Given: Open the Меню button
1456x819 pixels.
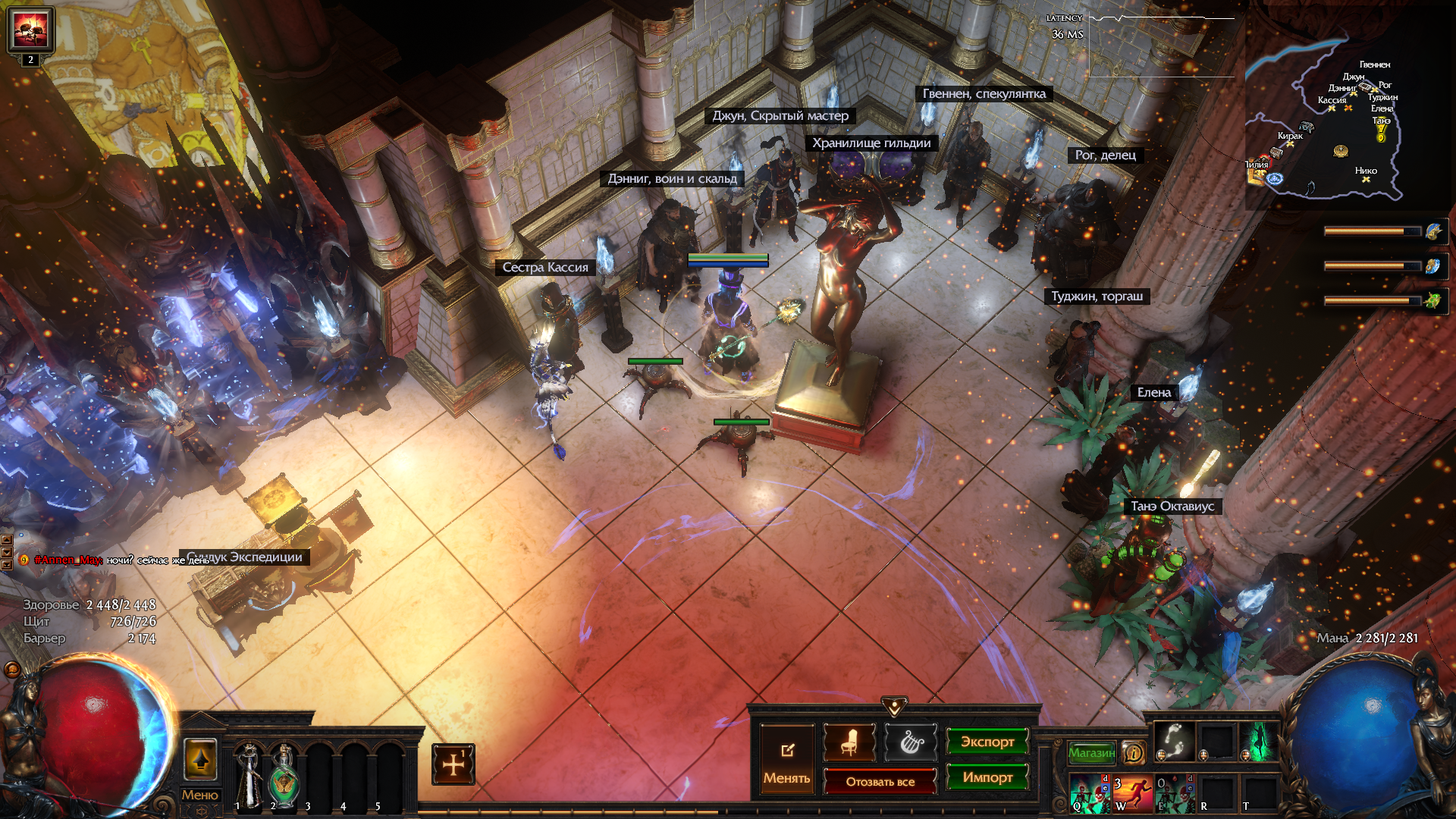Looking at the screenshot, I should click(200, 795).
